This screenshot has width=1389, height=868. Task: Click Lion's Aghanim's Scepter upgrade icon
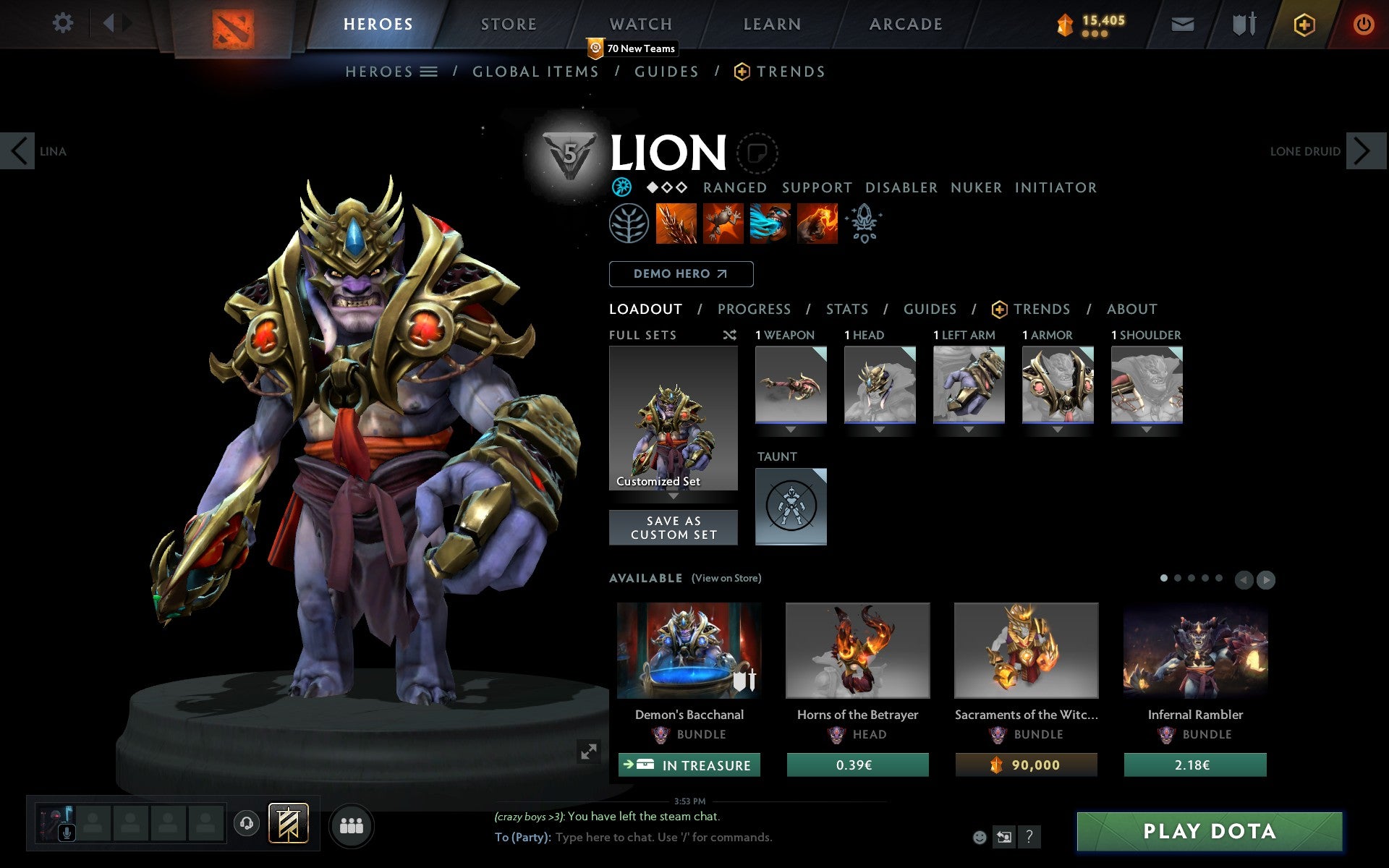click(x=865, y=224)
